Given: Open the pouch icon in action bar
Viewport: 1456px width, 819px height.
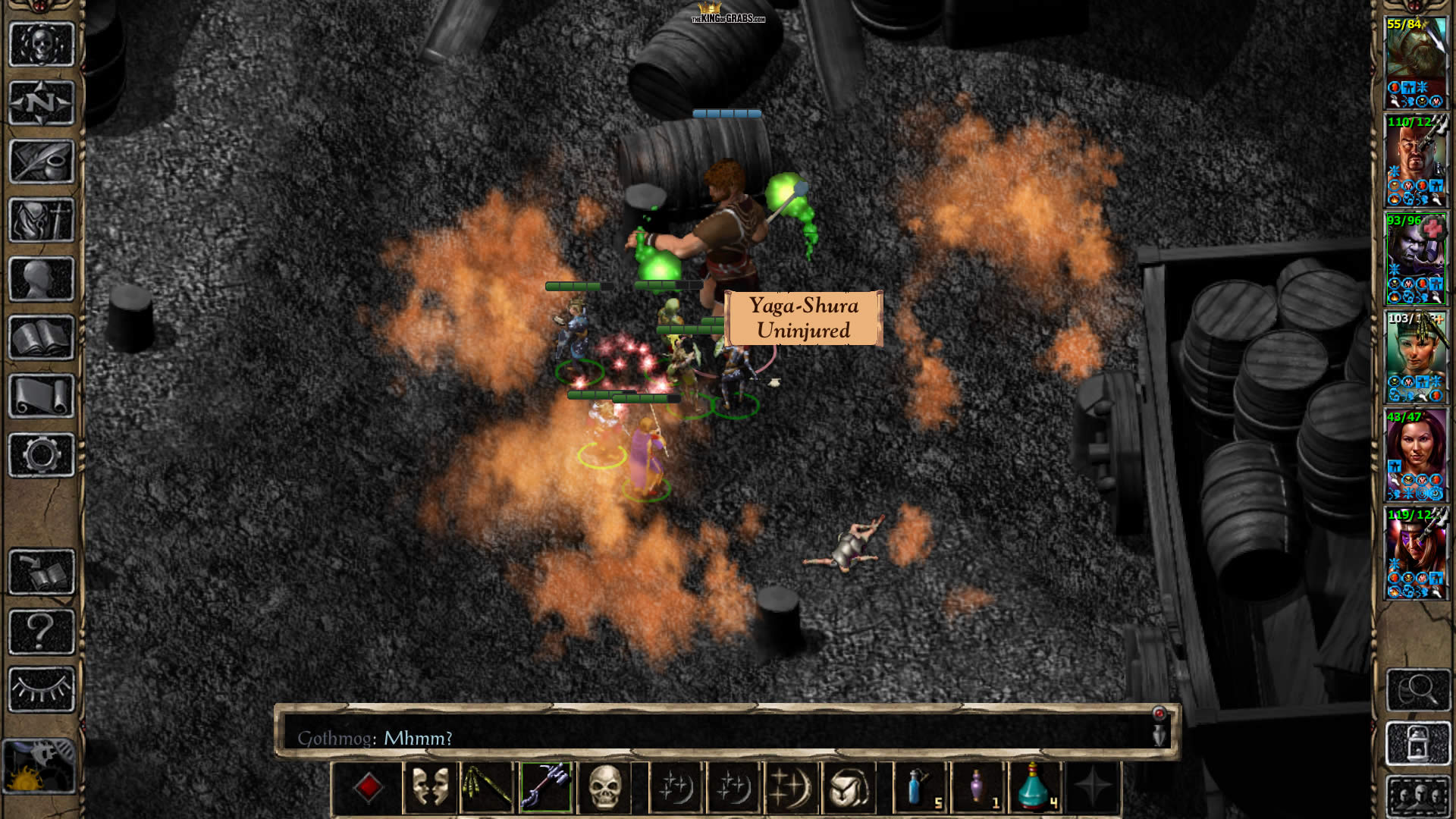Looking at the screenshot, I should (849, 787).
